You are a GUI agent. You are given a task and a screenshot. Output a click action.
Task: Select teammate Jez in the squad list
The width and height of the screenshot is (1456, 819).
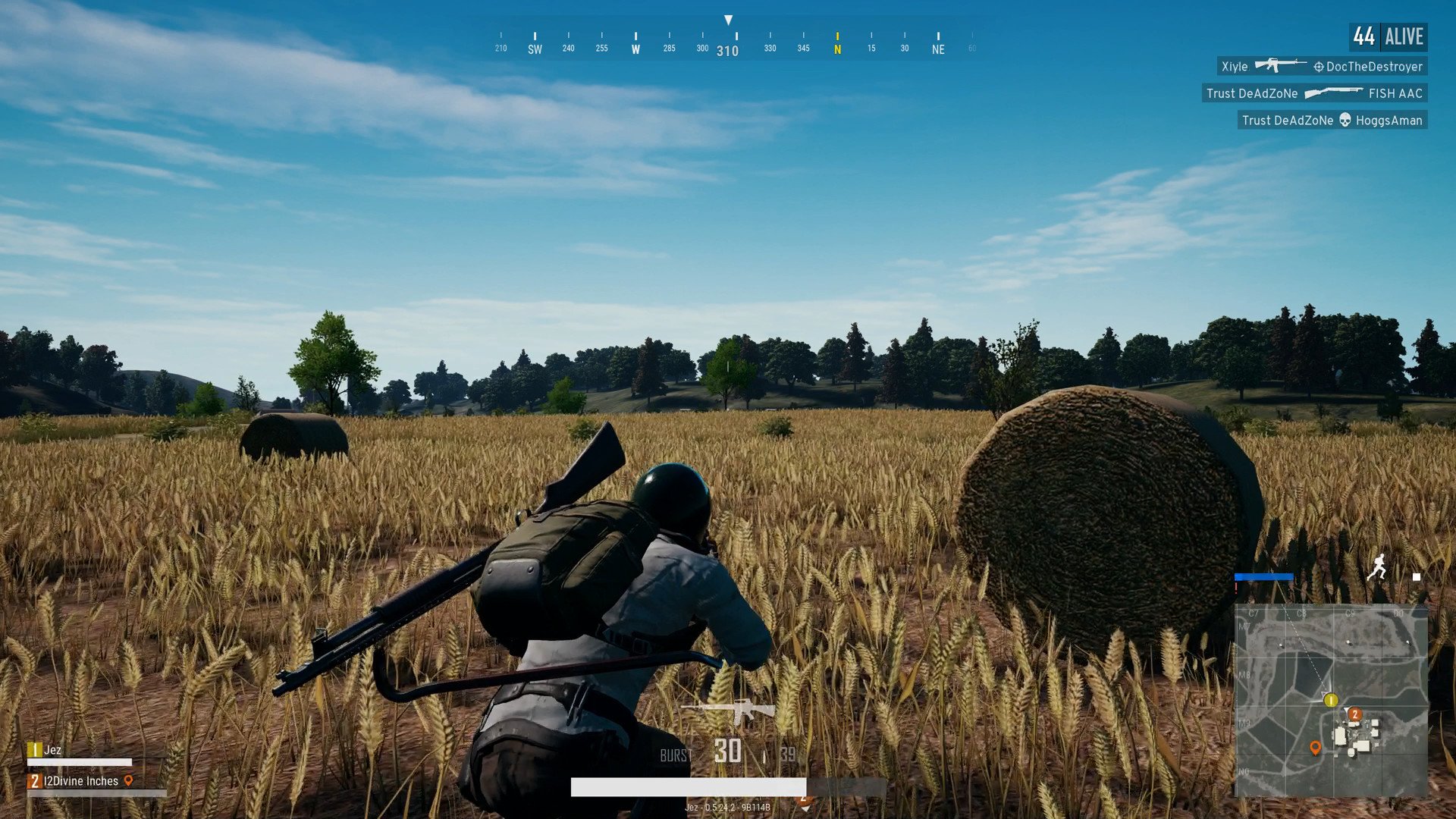(52, 750)
